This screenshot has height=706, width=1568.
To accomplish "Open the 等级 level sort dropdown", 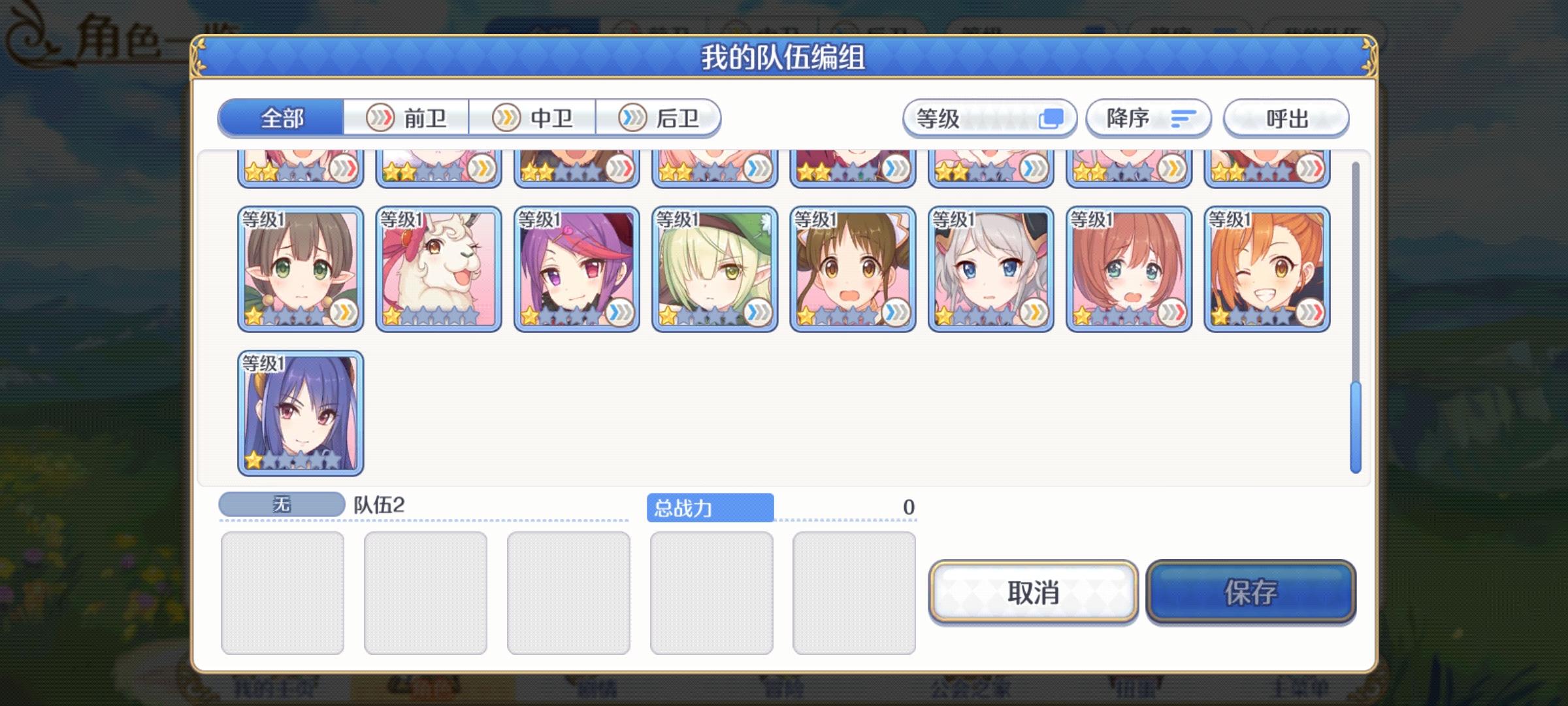I will (988, 118).
